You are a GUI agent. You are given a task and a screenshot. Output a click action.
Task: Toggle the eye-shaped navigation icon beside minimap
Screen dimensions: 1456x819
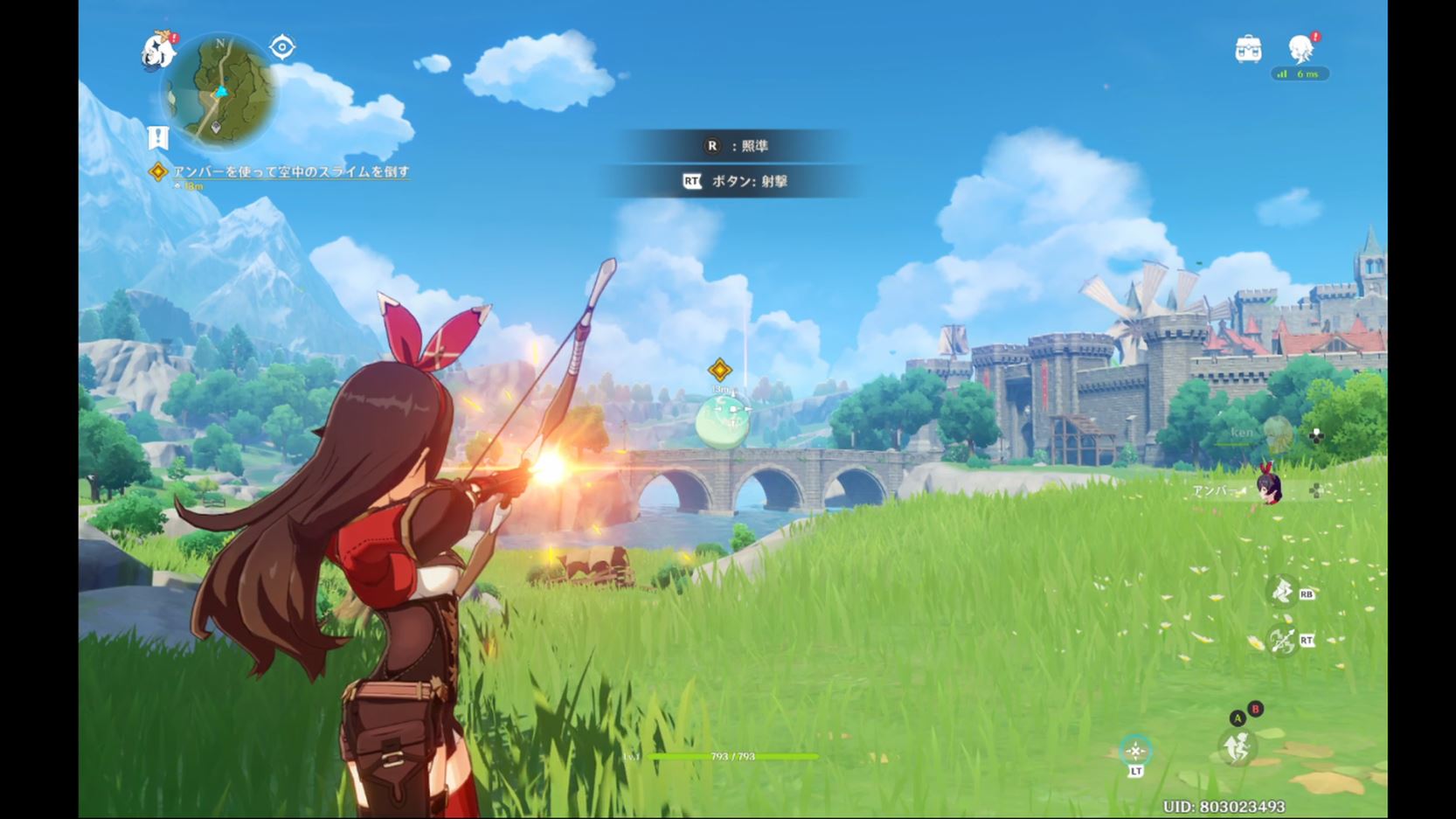point(282,47)
